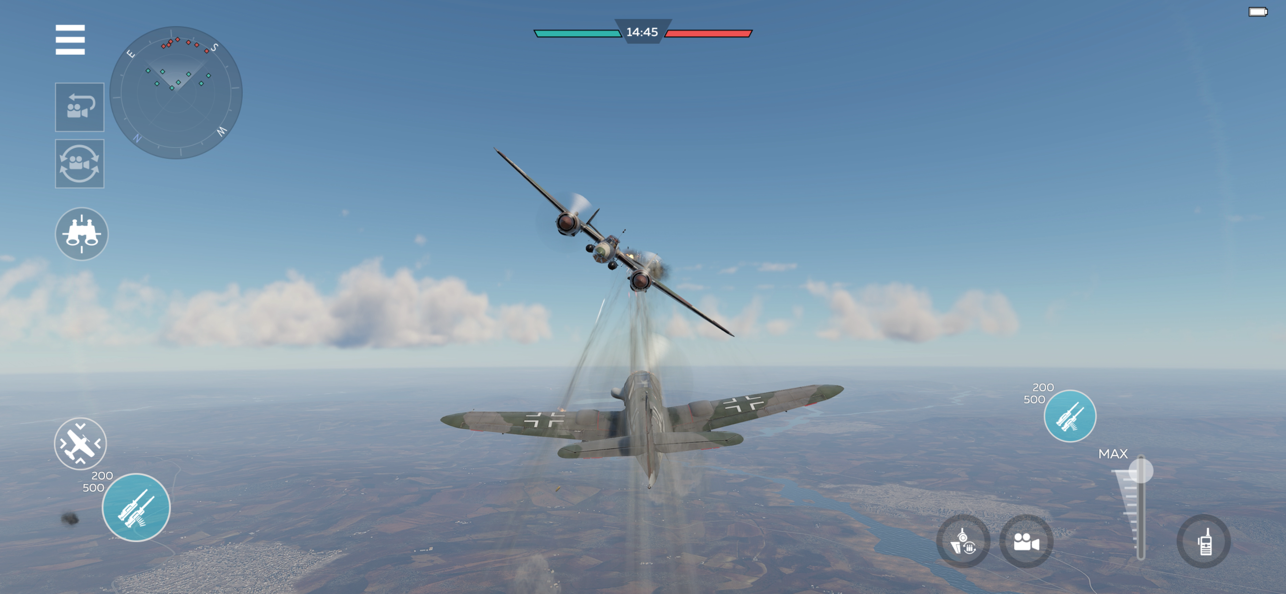Fire machine guns using button above the throttle

click(1070, 416)
